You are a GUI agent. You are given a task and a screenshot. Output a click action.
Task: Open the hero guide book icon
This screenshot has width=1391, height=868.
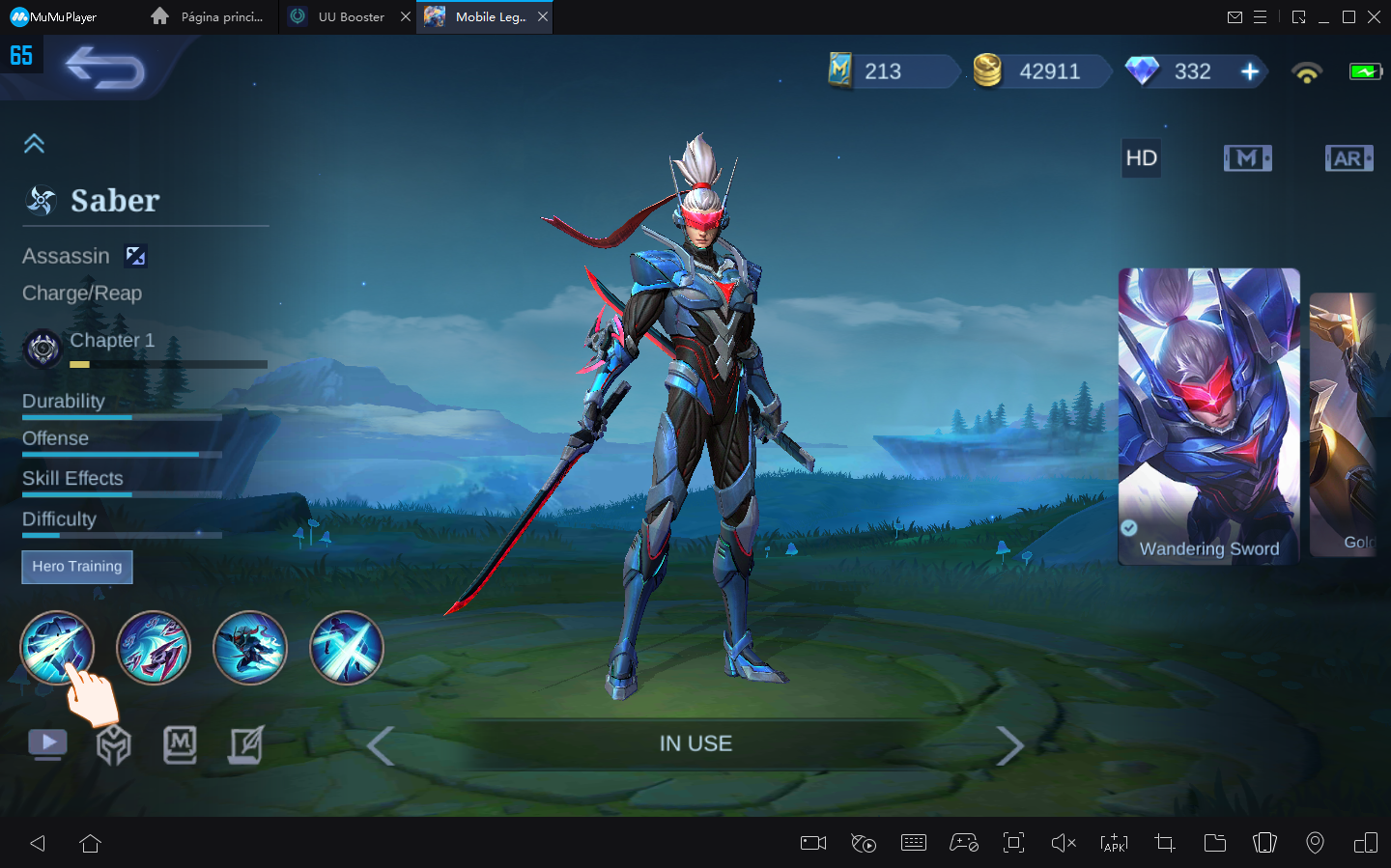181,744
